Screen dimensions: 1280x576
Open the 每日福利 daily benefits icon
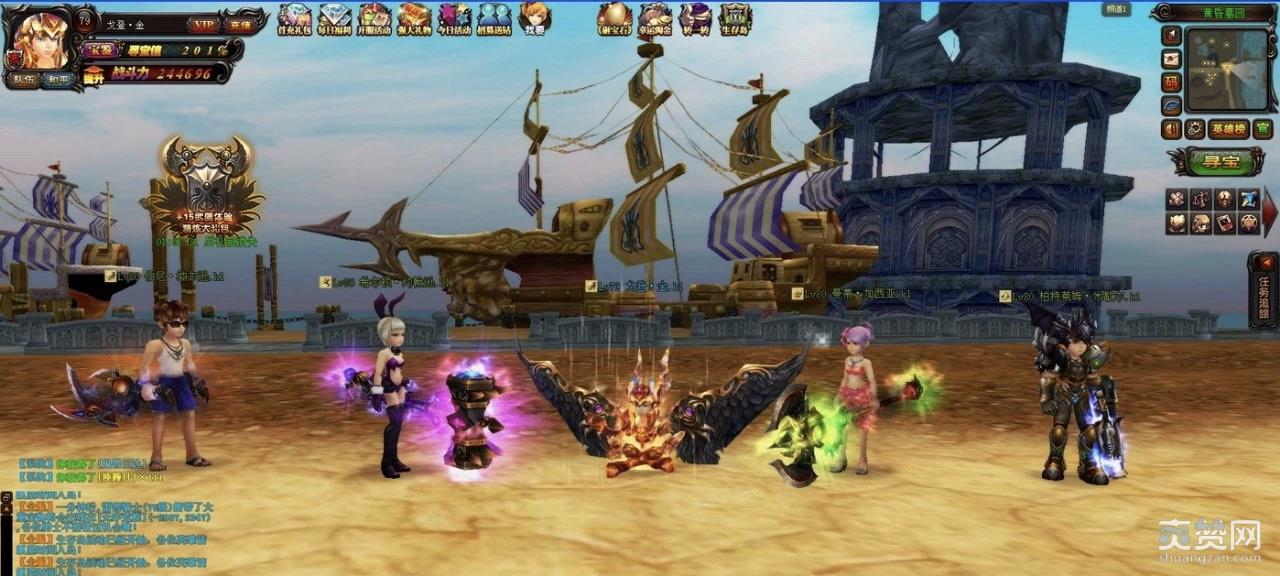click(334, 18)
